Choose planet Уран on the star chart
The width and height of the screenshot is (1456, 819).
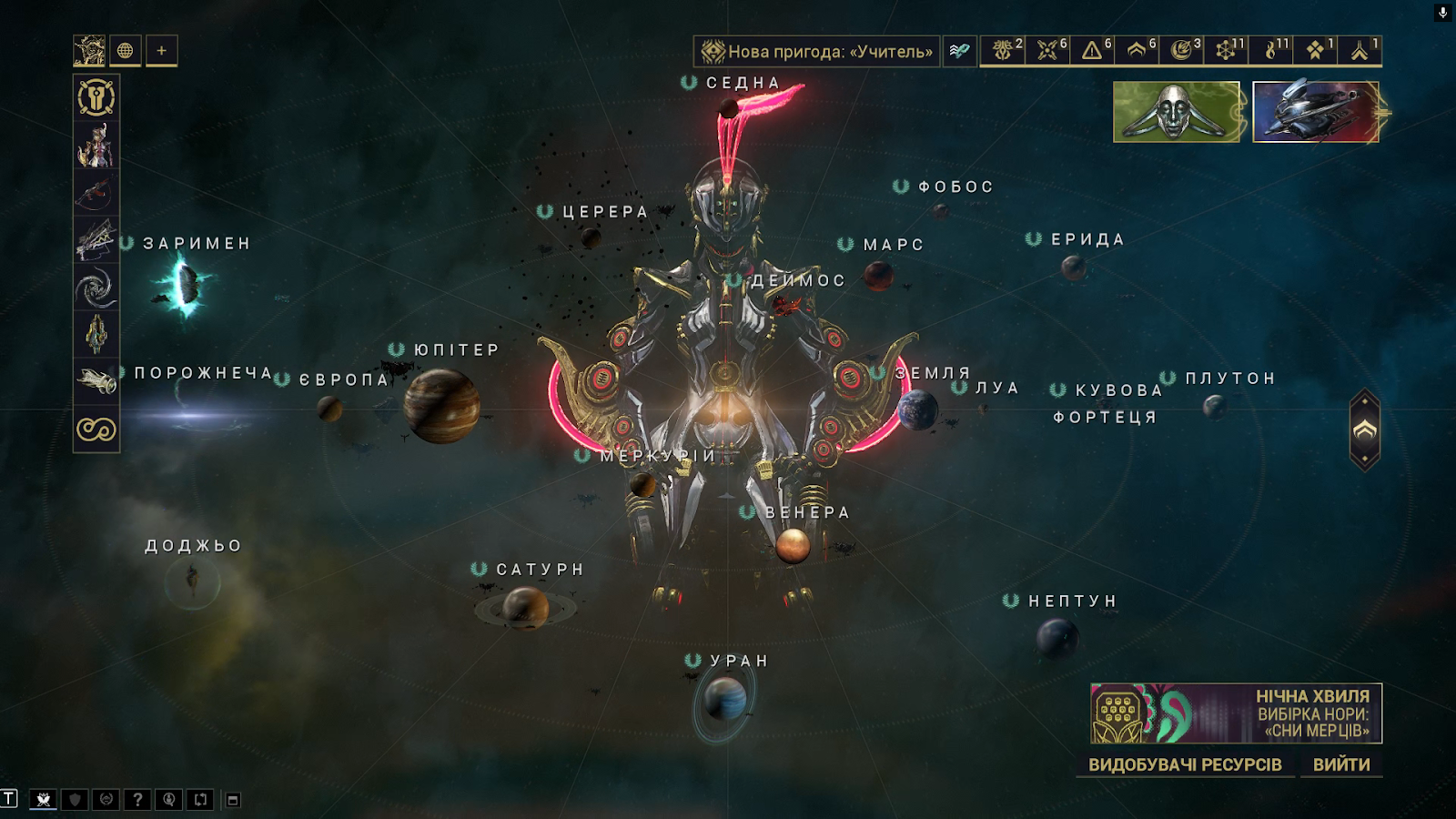point(725,700)
